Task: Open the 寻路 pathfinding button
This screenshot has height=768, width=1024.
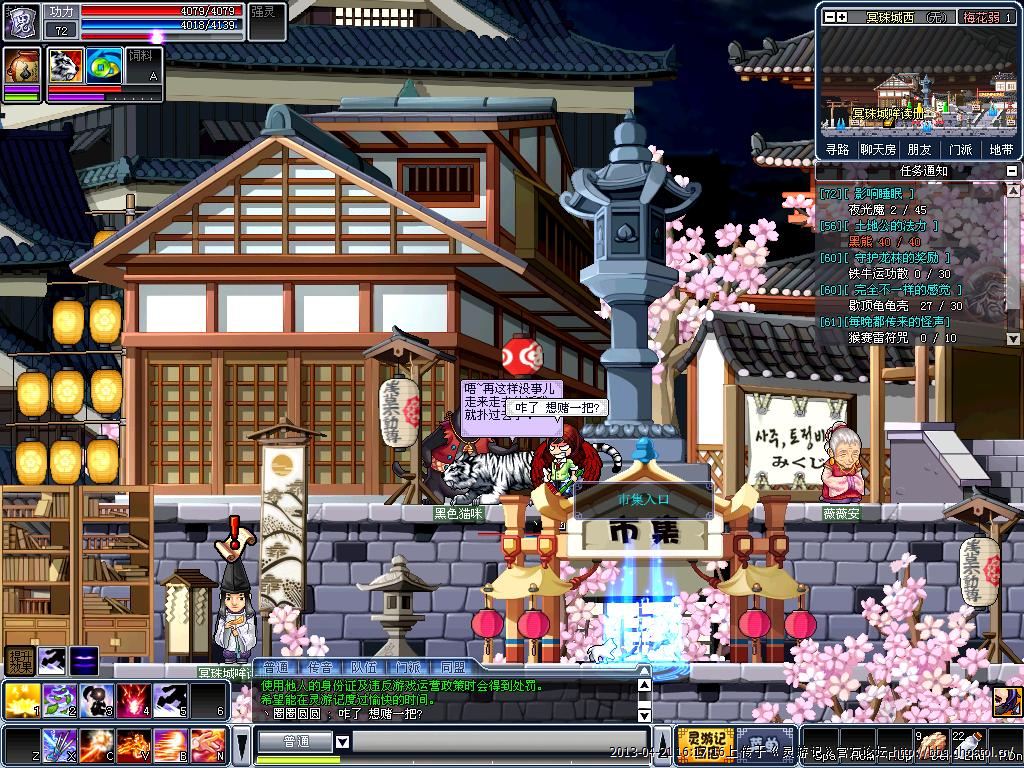Action: coord(837,149)
